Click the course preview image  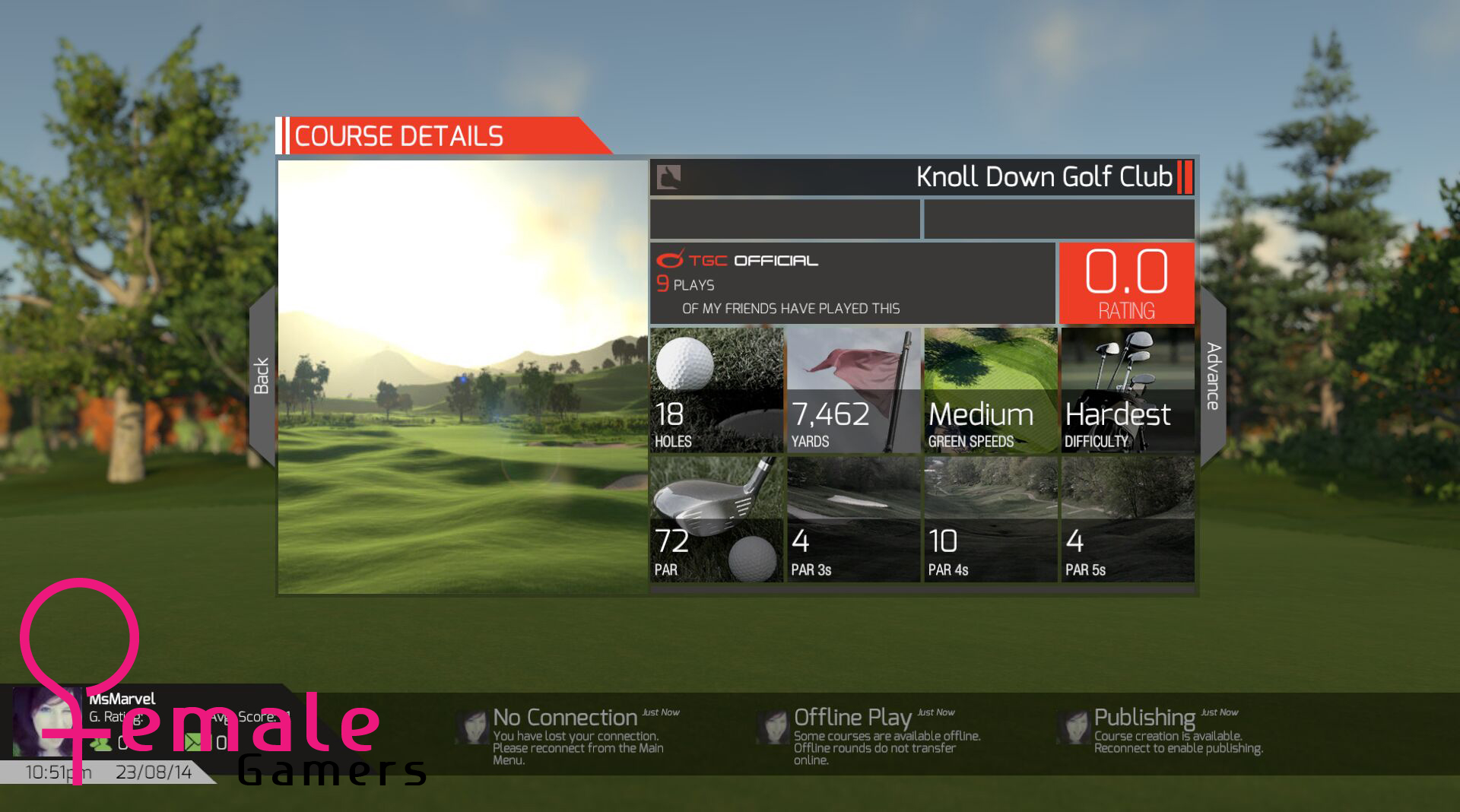pyautogui.click(x=462, y=376)
